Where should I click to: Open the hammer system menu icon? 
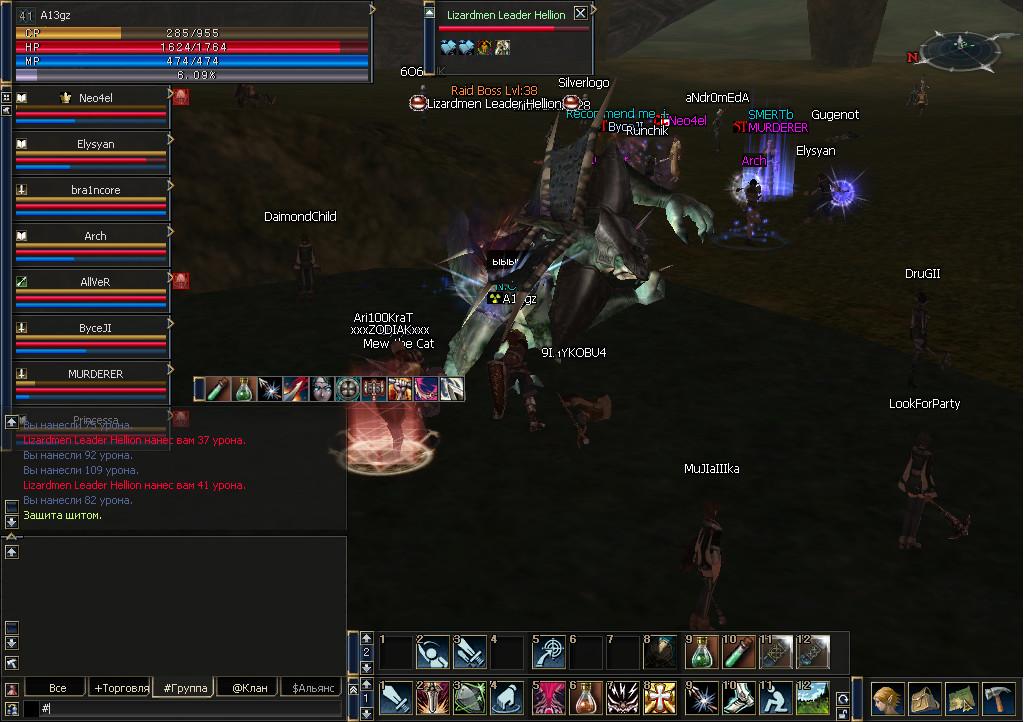click(998, 697)
